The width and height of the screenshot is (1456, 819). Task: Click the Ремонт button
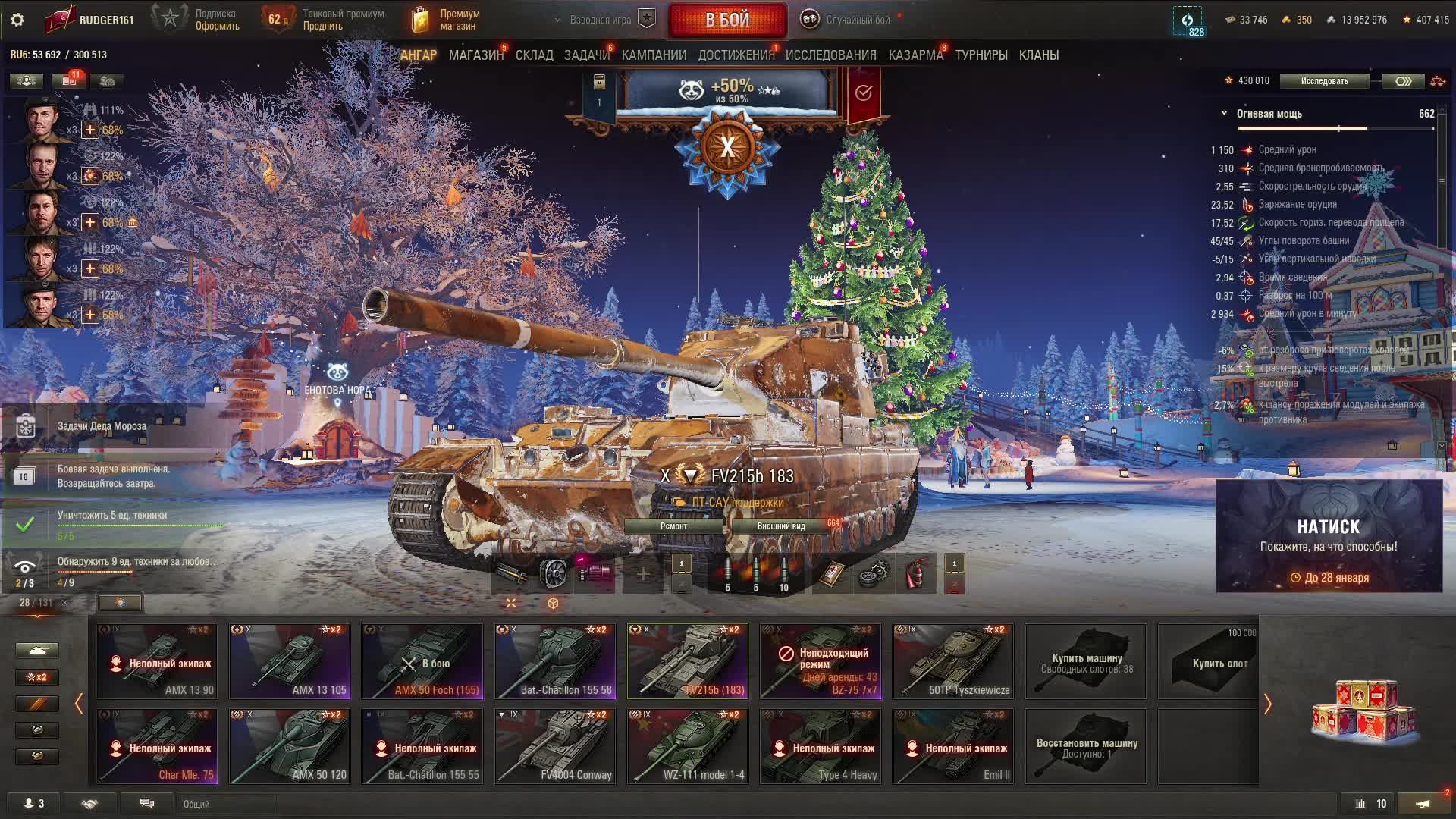pyautogui.click(x=673, y=526)
